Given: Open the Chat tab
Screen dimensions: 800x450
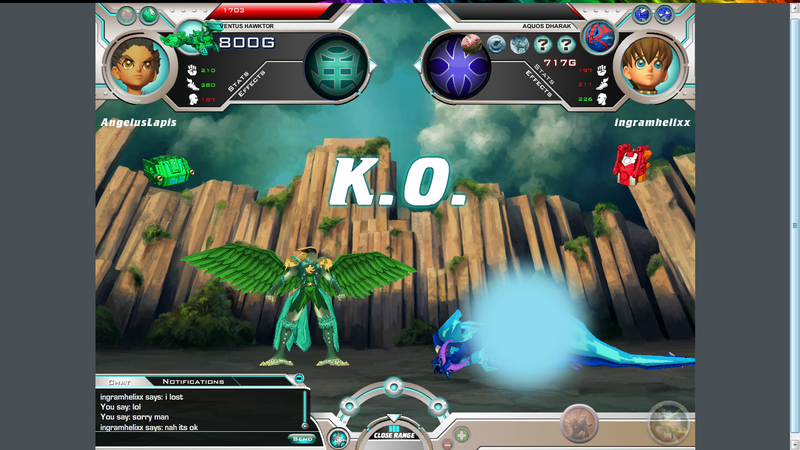Looking at the screenshot, I should click(x=119, y=381).
